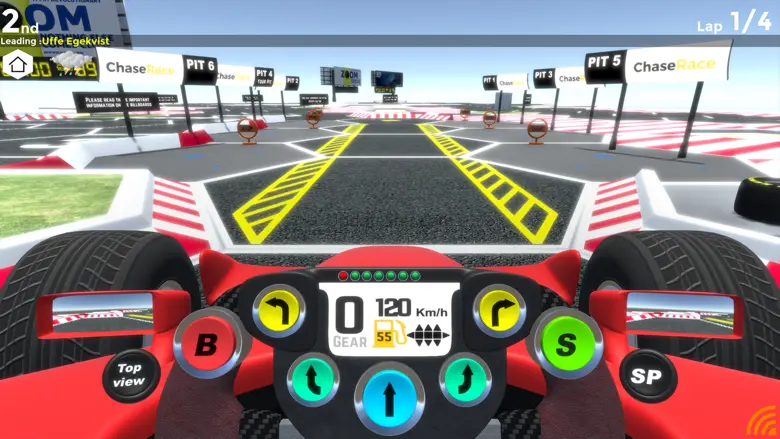Screen dimensions: 780x439
Task: Select the blue straight-ahead arrow button
Action: click(389, 395)
